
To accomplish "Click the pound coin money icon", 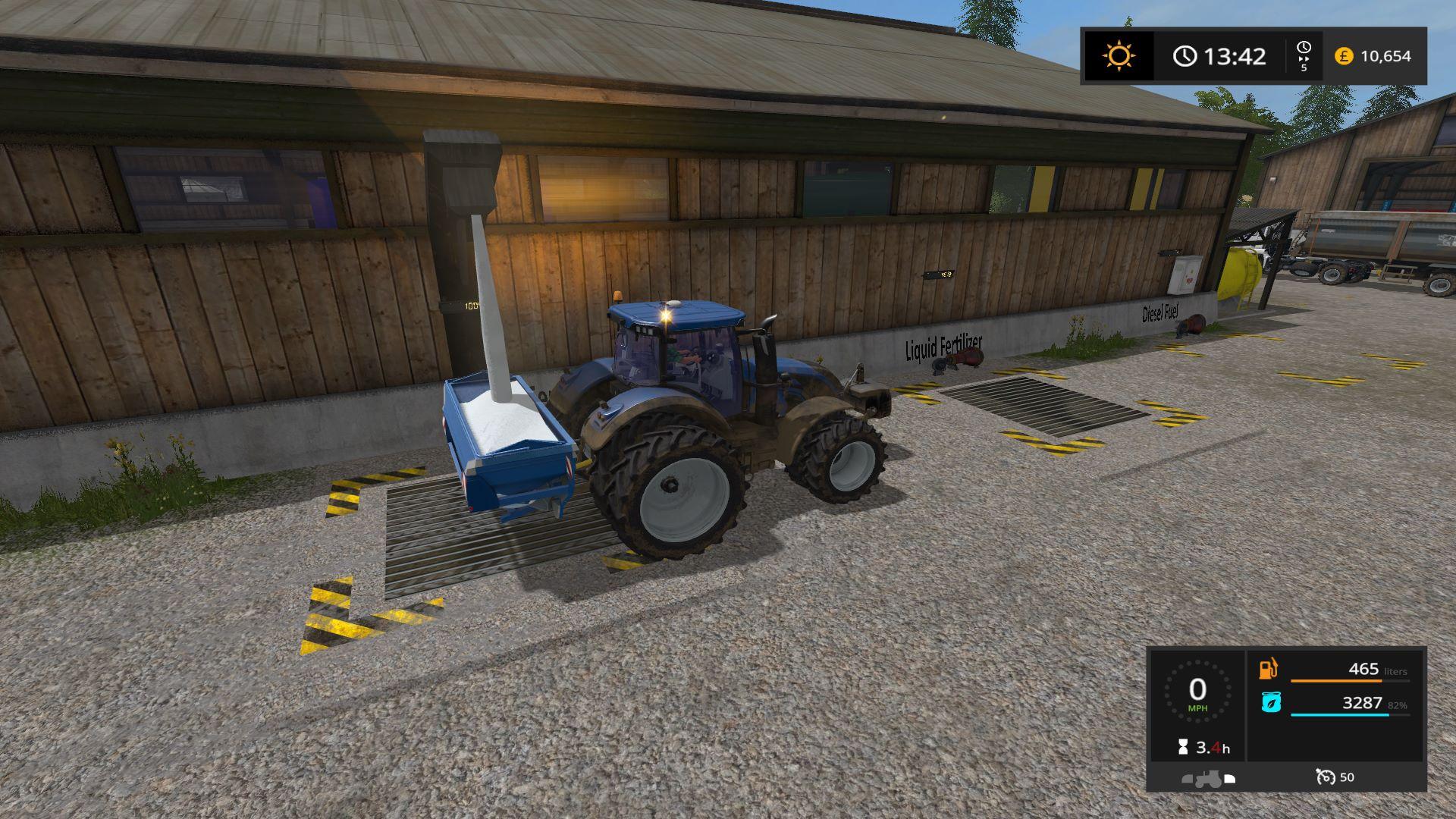I will coord(1344,56).
